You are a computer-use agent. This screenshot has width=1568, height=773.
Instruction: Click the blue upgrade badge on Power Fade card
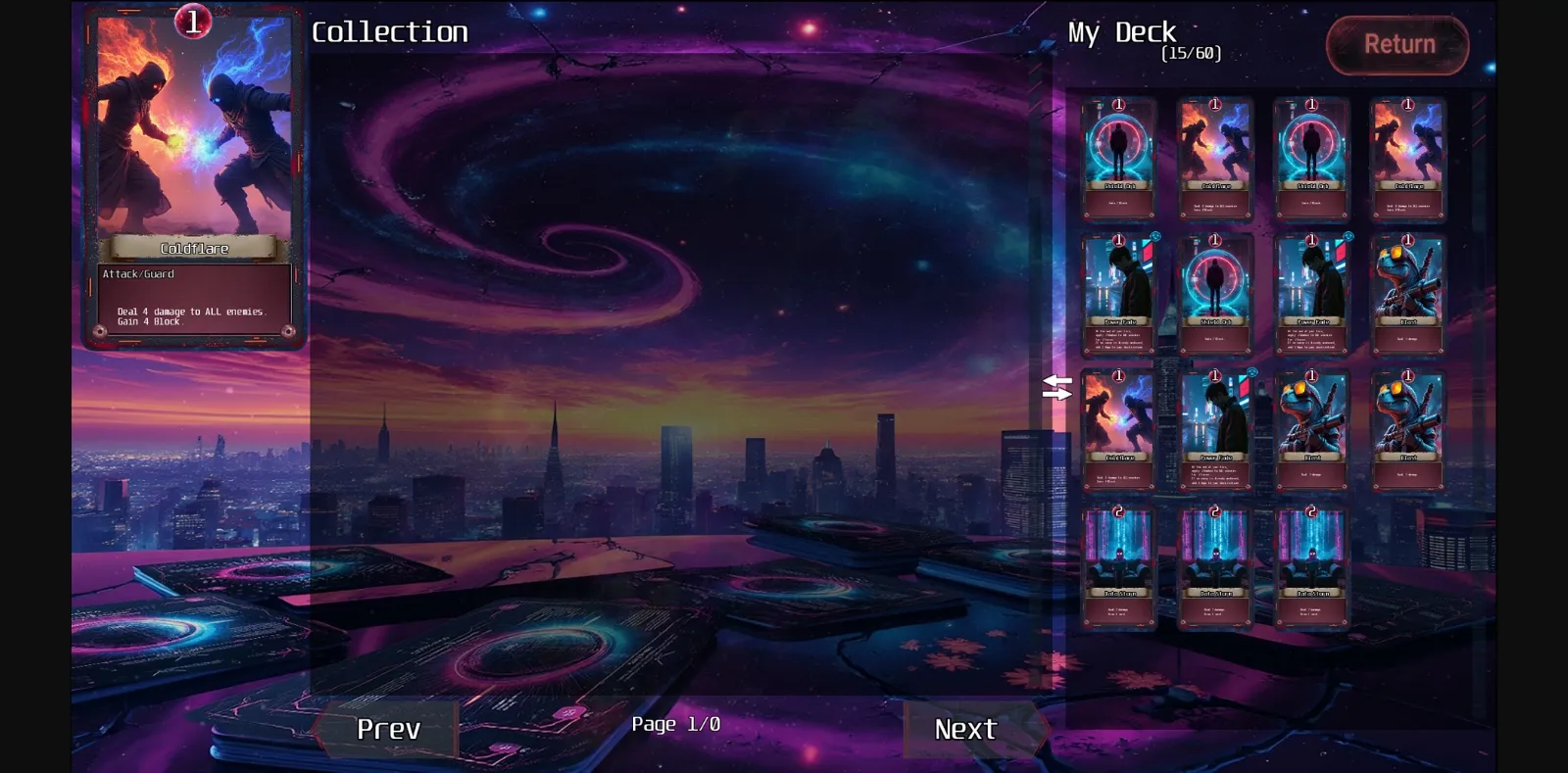(1154, 236)
